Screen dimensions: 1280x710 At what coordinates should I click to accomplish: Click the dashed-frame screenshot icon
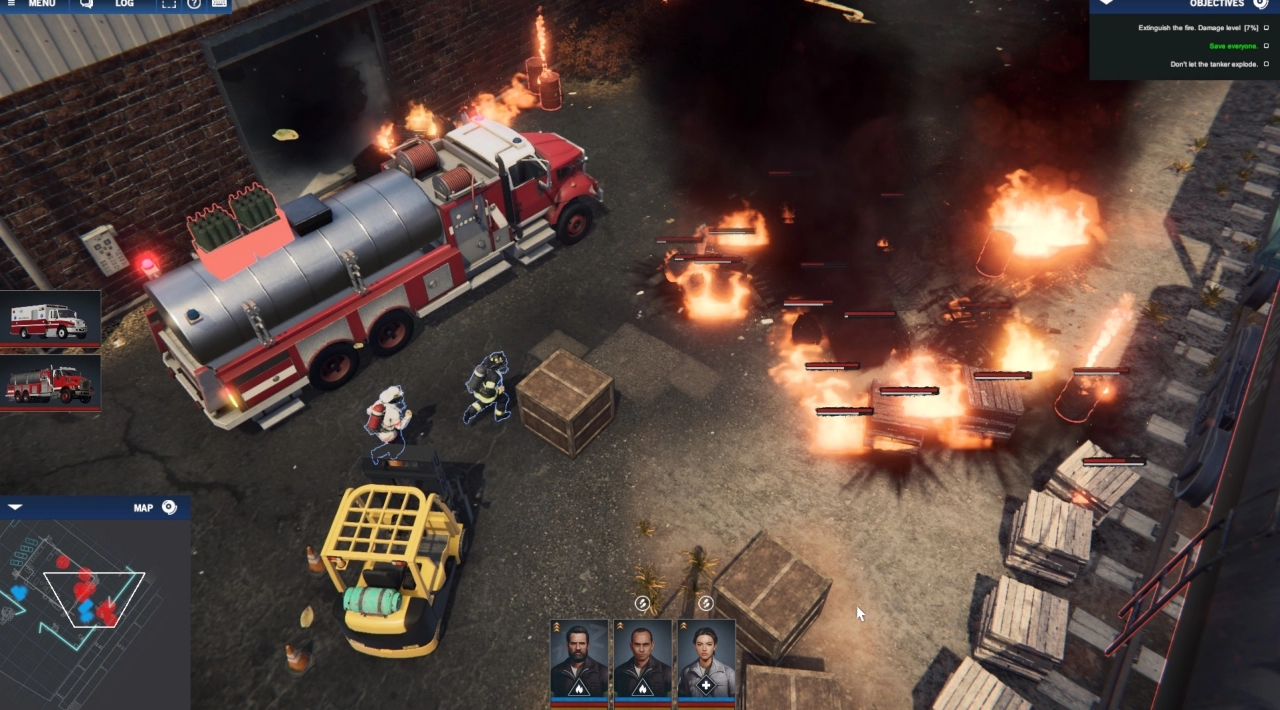point(168,4)
